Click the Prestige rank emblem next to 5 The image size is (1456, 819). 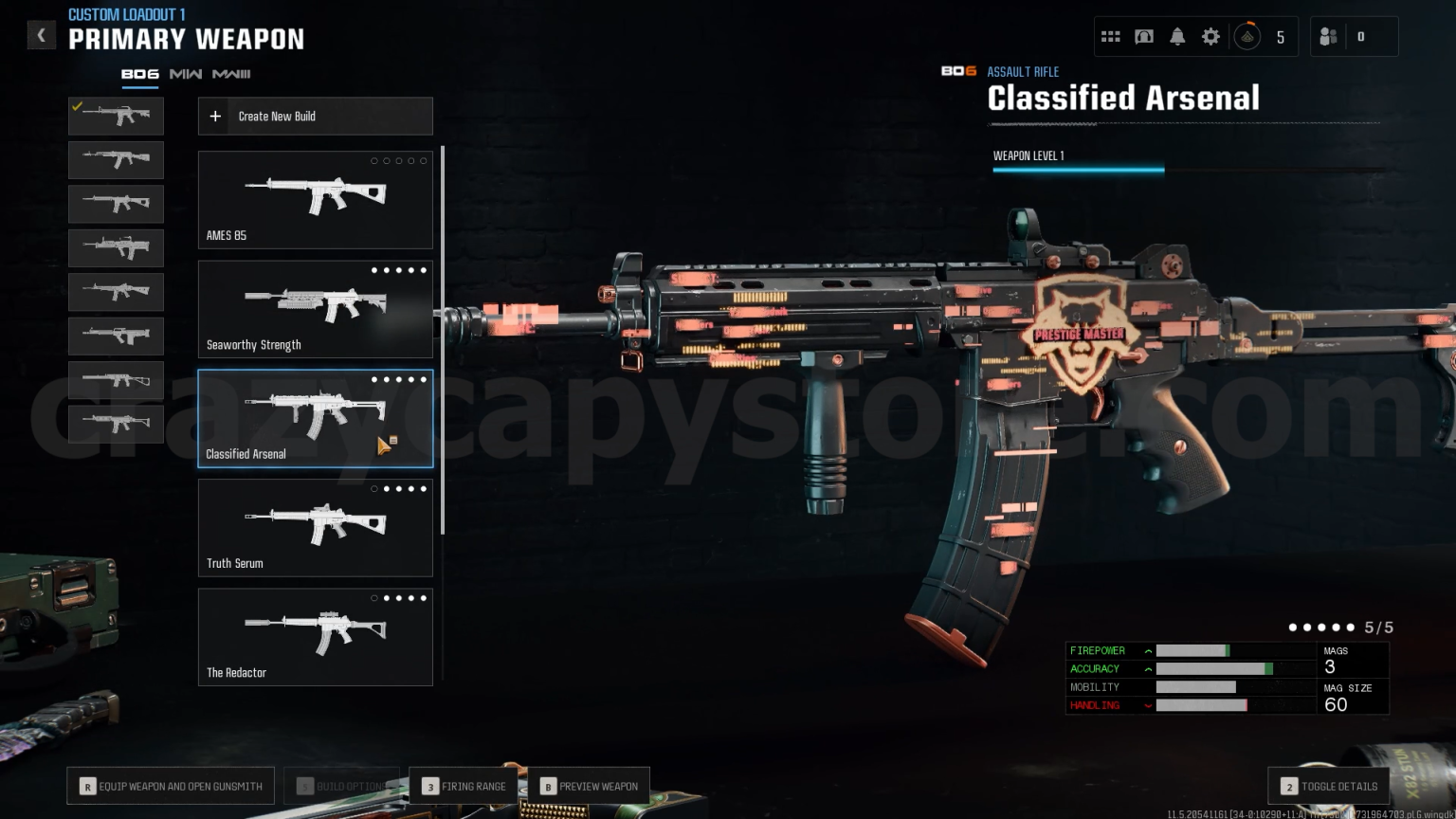(x=1247, y=35)
